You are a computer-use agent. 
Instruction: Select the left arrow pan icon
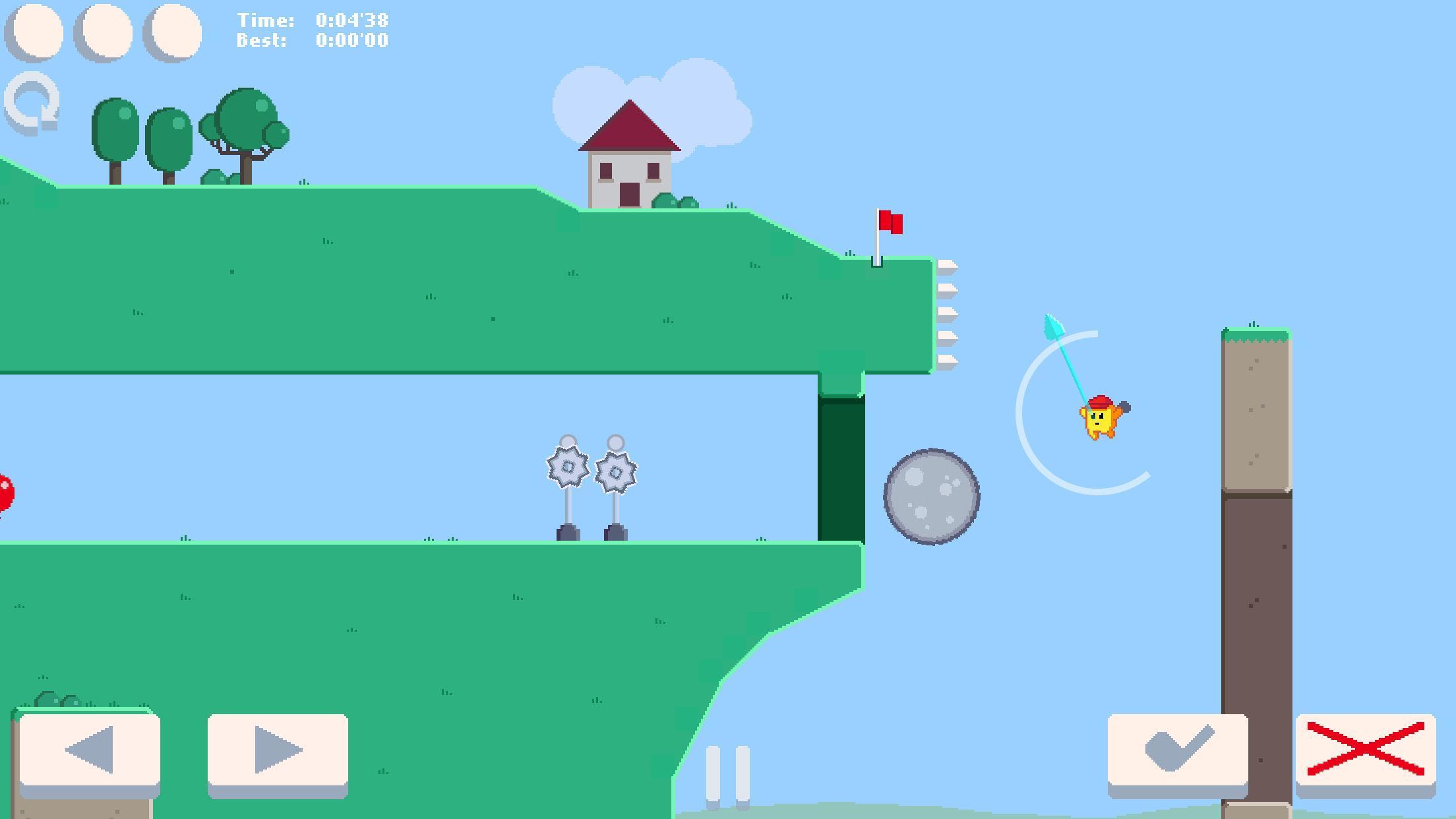tap(91, 748)
